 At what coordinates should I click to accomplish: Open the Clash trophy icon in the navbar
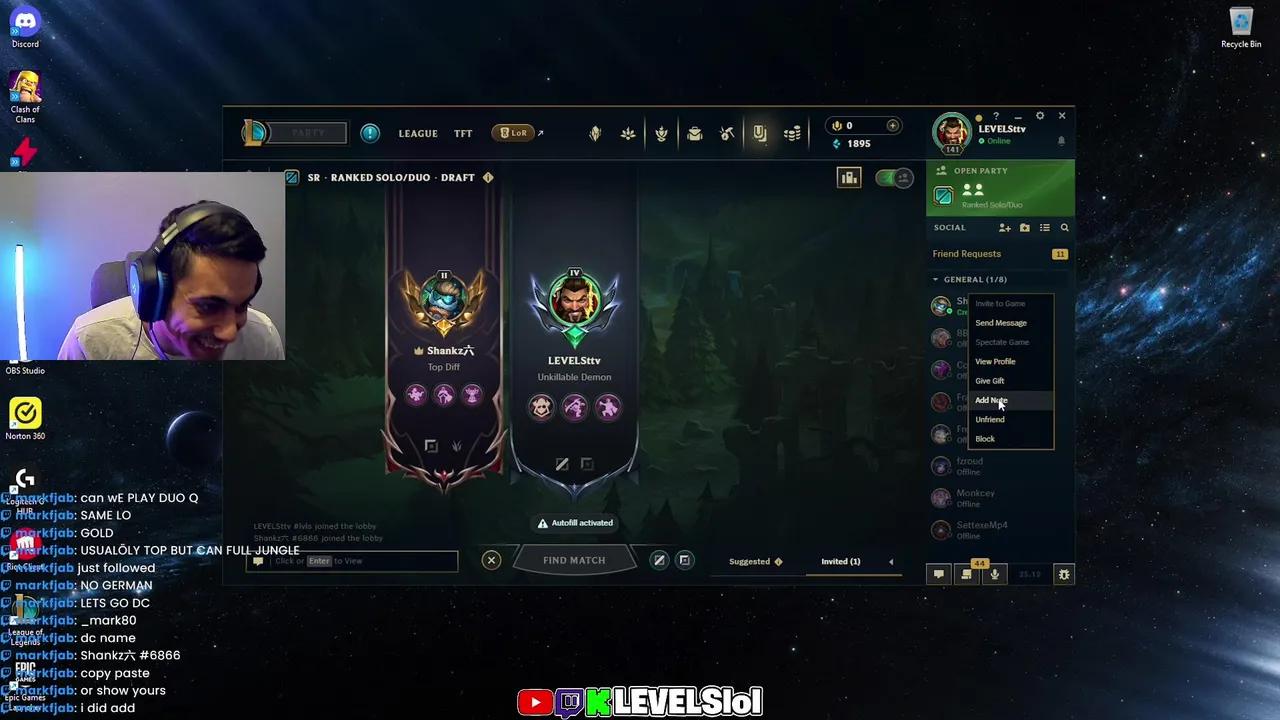[x=661, y=132]
